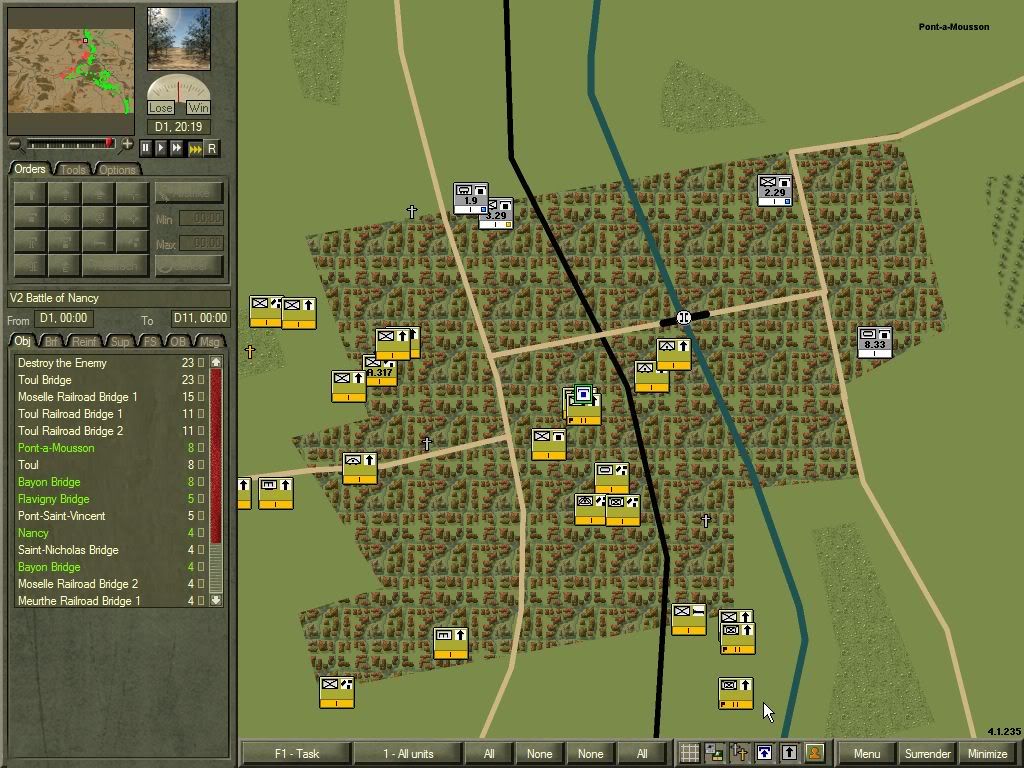Show the Brf briefing tab
Image resolution: width=1024 pixels, height=768 pixels.
(52, 341)
